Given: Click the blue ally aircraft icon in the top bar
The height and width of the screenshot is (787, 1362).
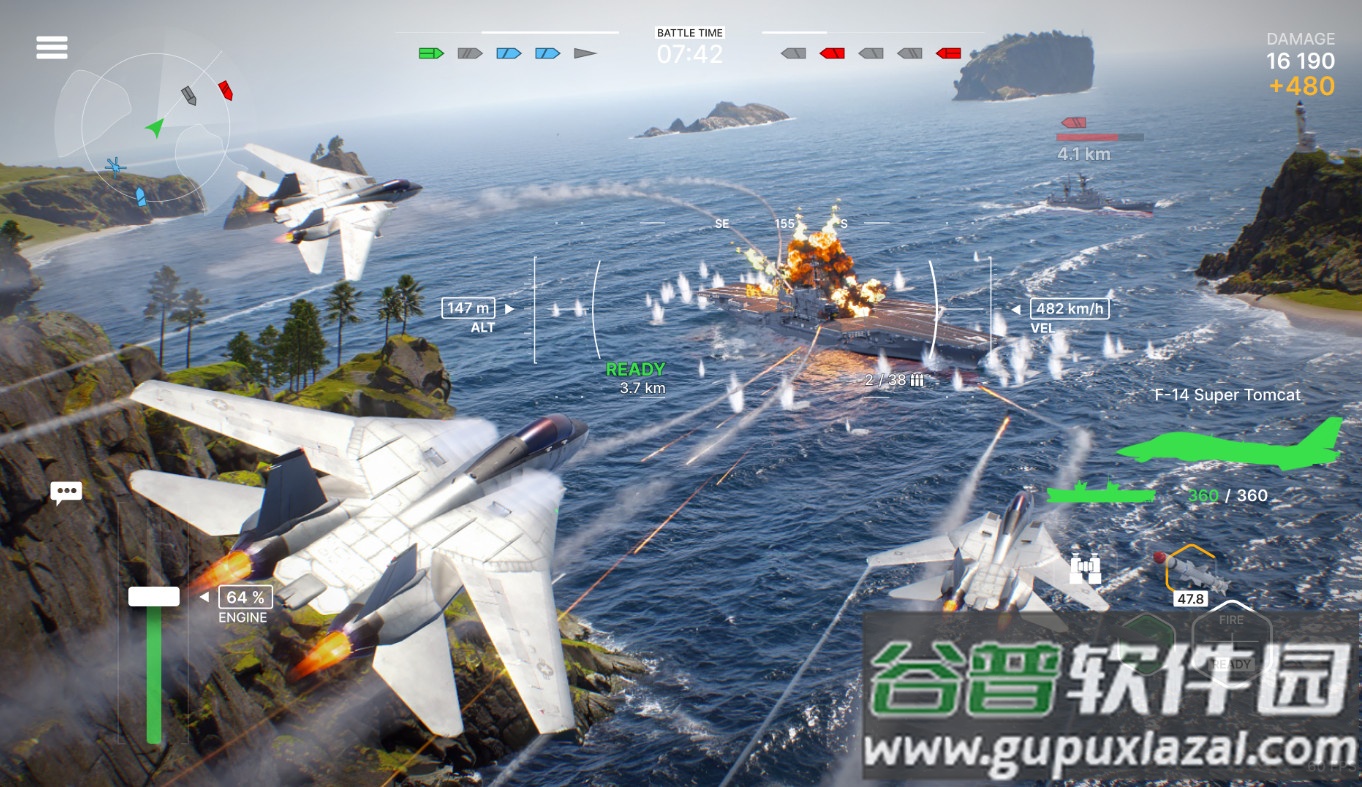Looking at the screenshot, I should (510, 53).
